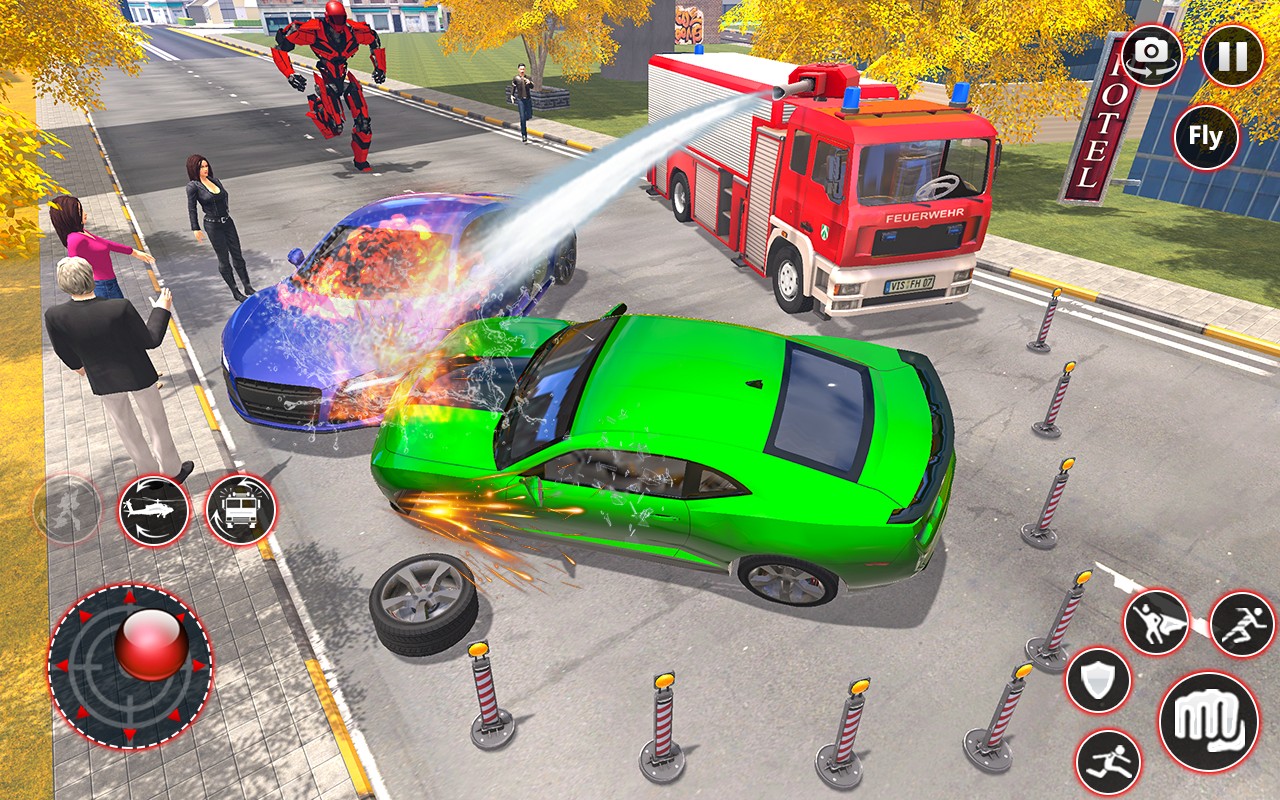Trigger the sprint icon with speed lines
The height and width of the screenshot is (800, 1280).
pos(1242,624)
